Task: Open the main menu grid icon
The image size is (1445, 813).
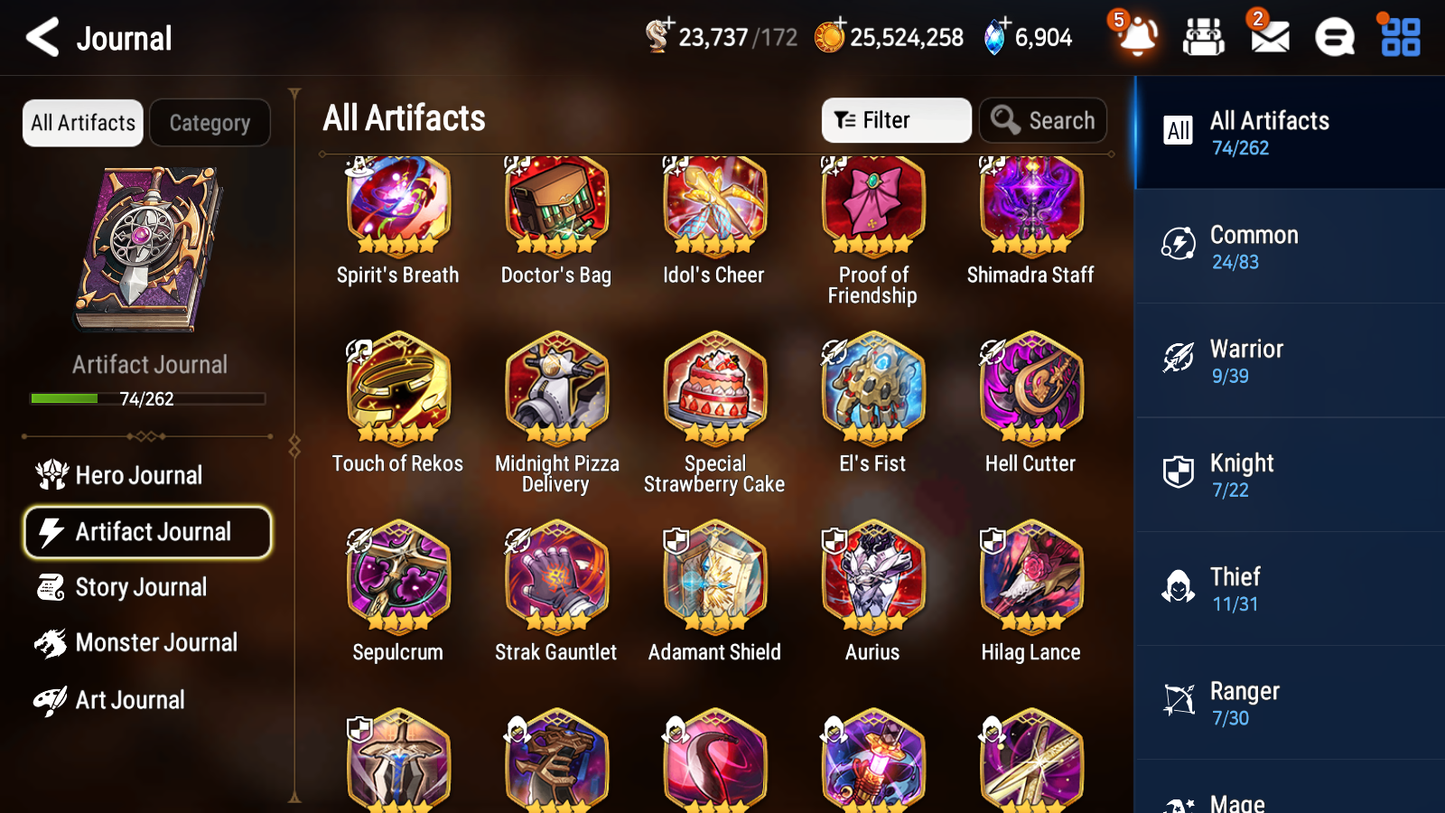Action: pos(1400,37)
